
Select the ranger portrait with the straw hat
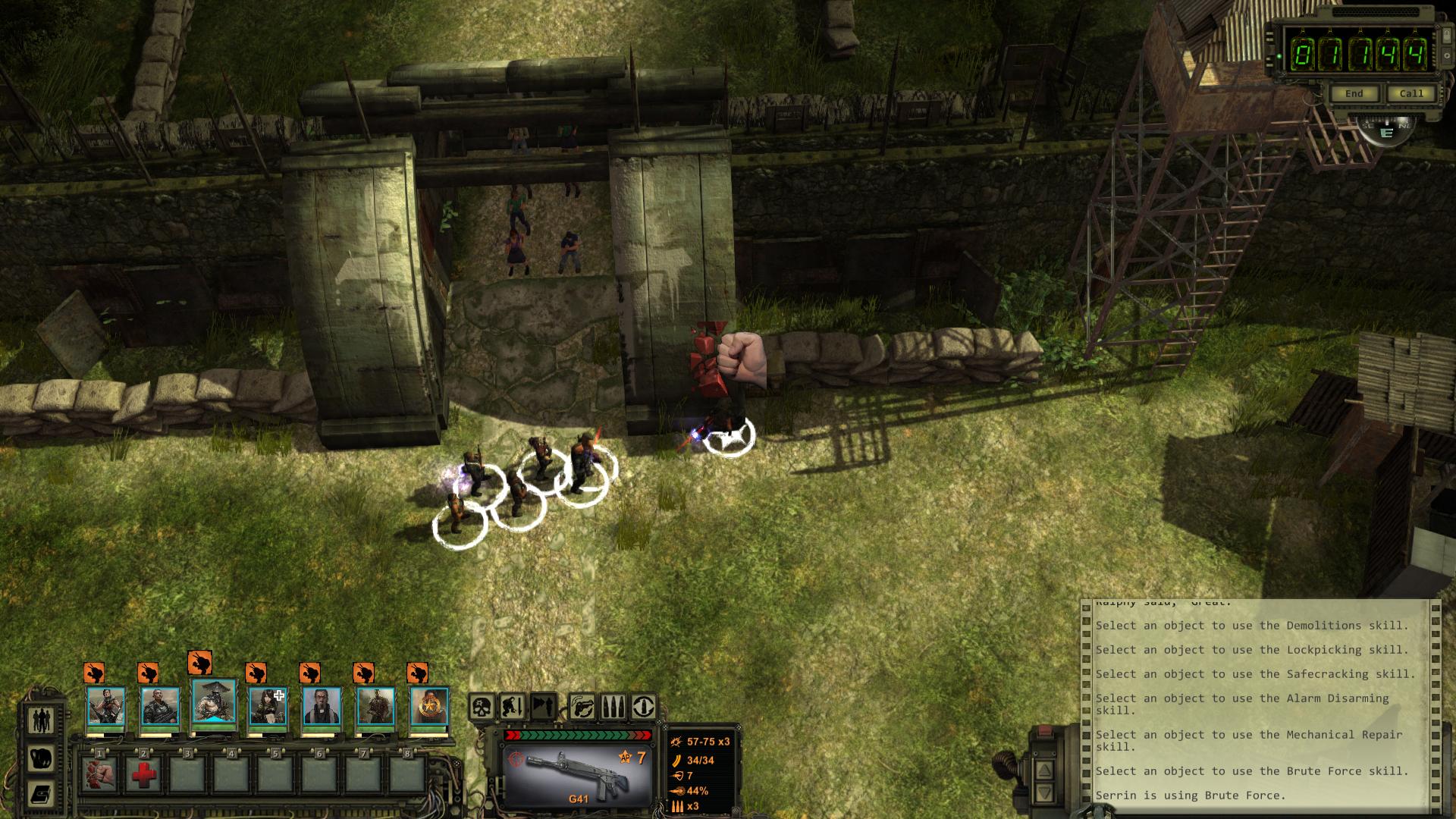tap(214, 704)
